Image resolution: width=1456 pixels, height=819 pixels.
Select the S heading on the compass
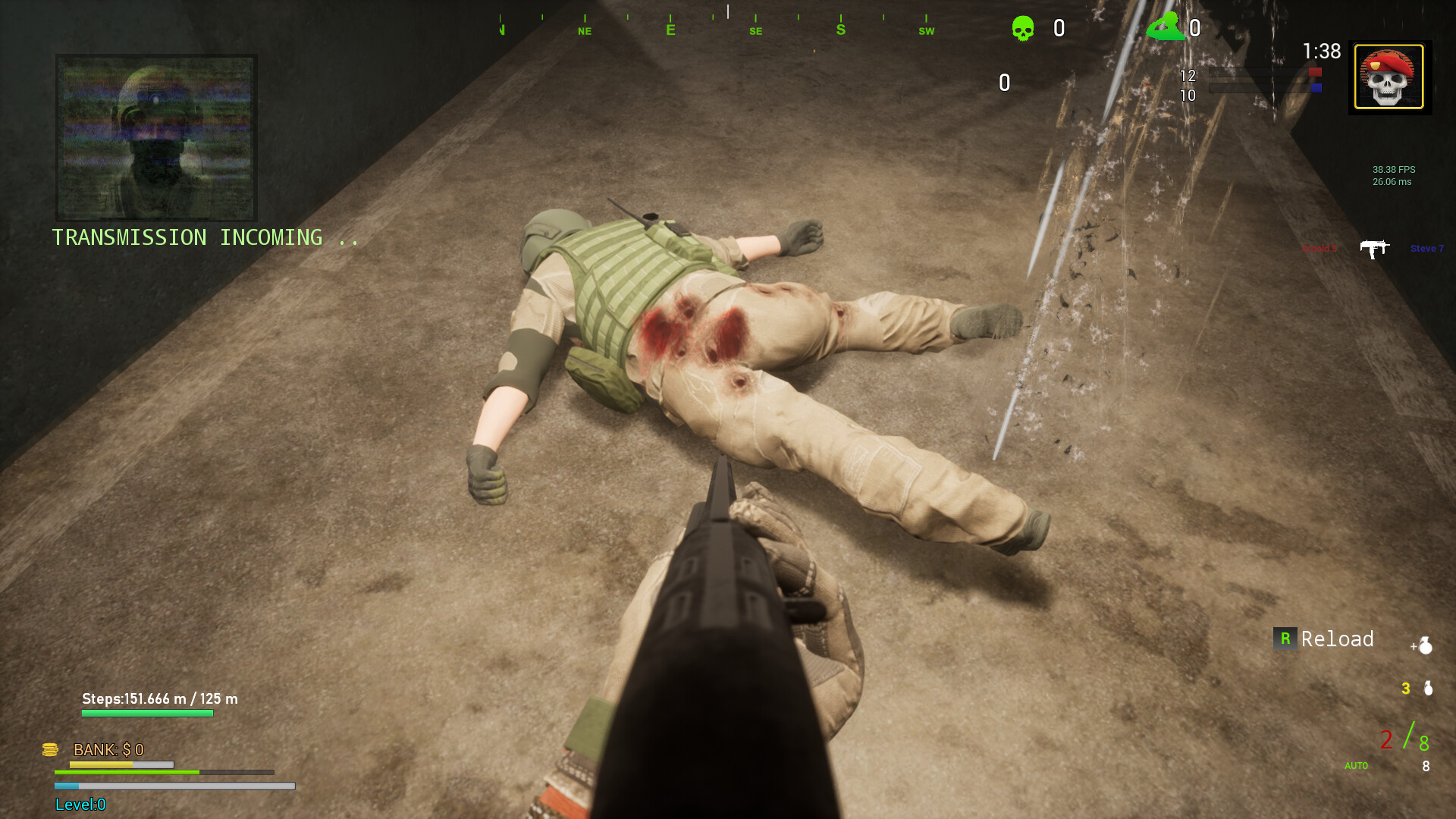tap(839, 29)
